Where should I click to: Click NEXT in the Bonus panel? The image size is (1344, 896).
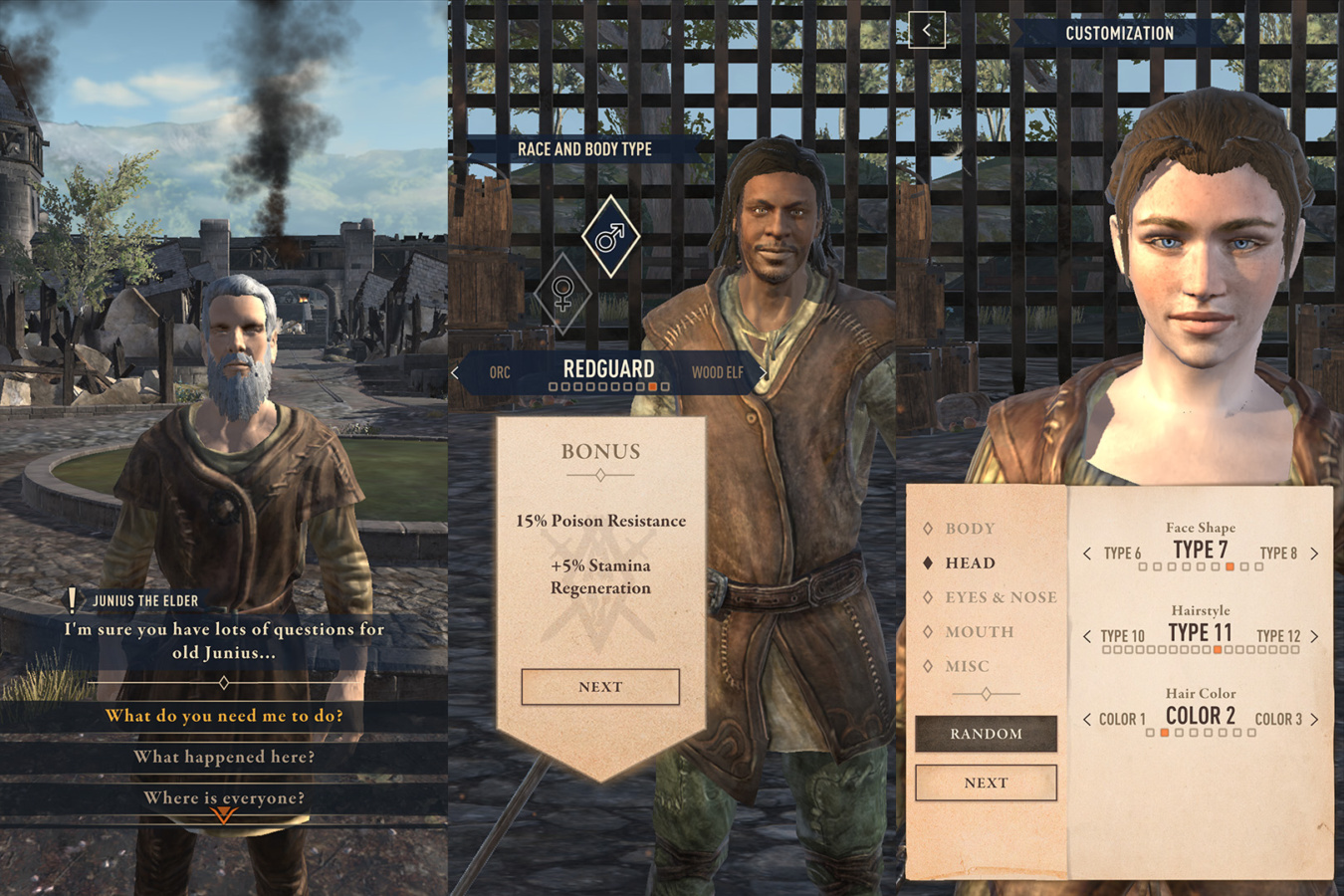coord(600,686)
